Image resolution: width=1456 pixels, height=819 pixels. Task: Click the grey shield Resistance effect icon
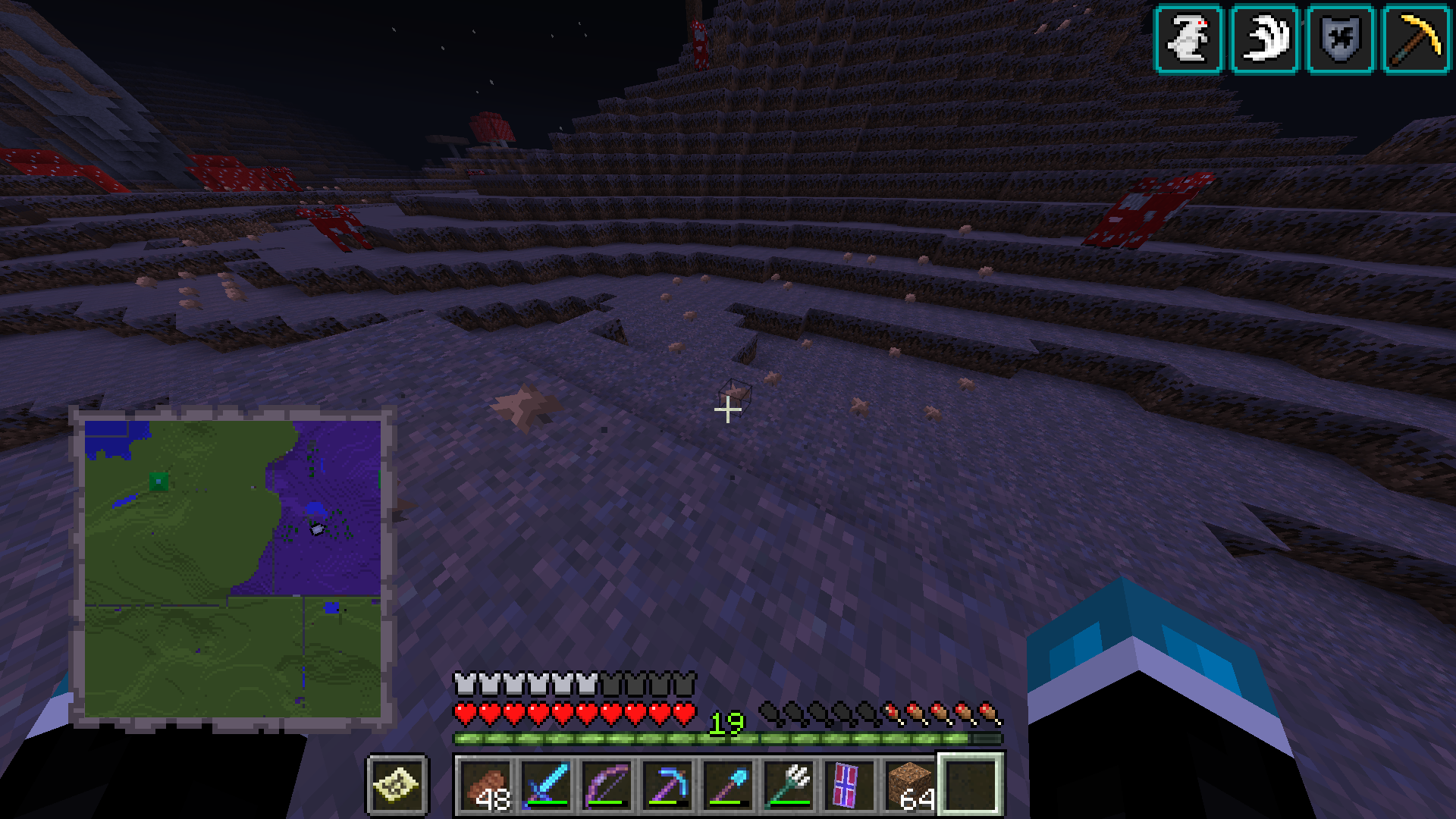[x=1341, y=39]
